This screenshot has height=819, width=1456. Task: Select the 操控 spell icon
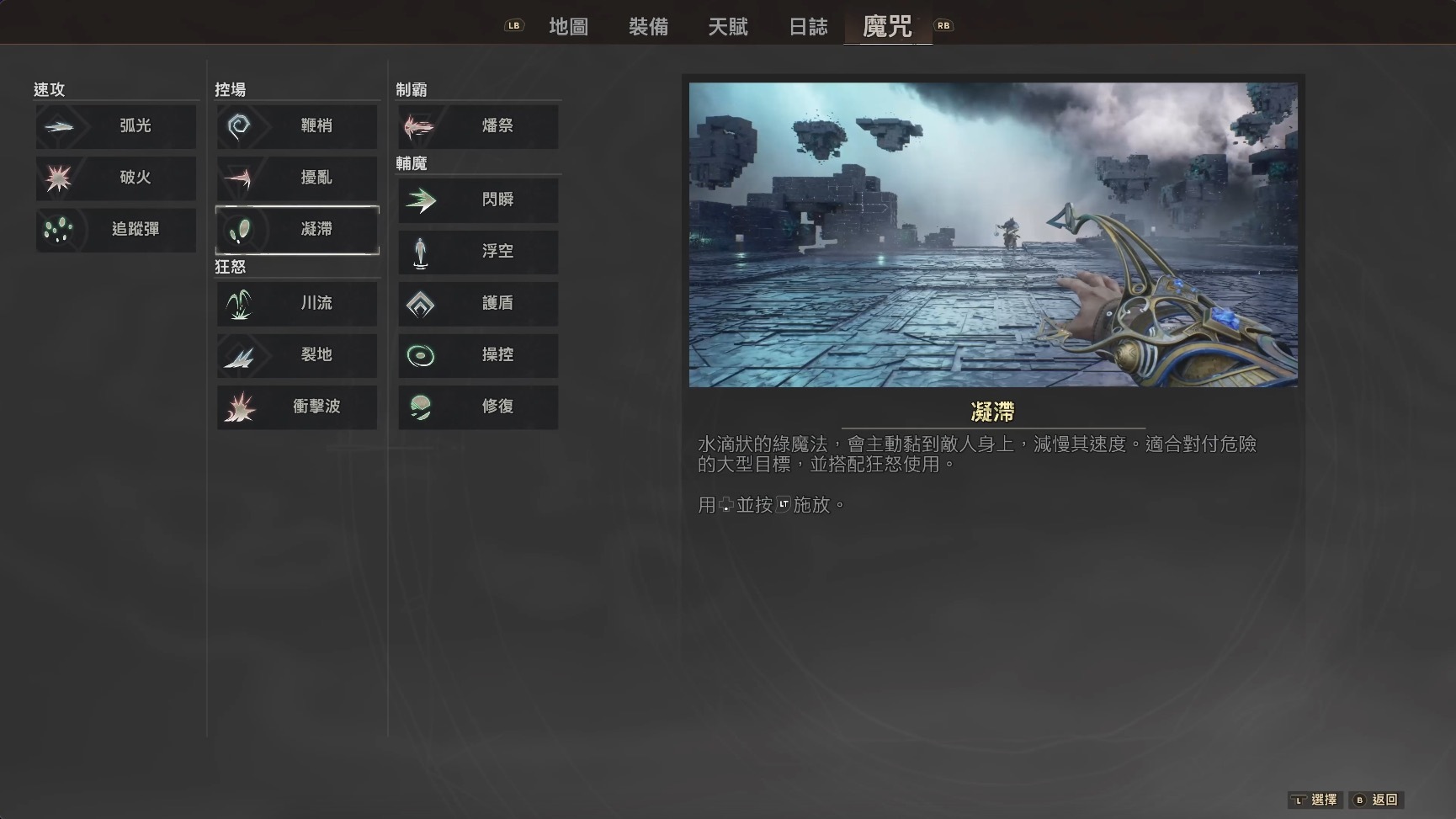tap(477, 355)
